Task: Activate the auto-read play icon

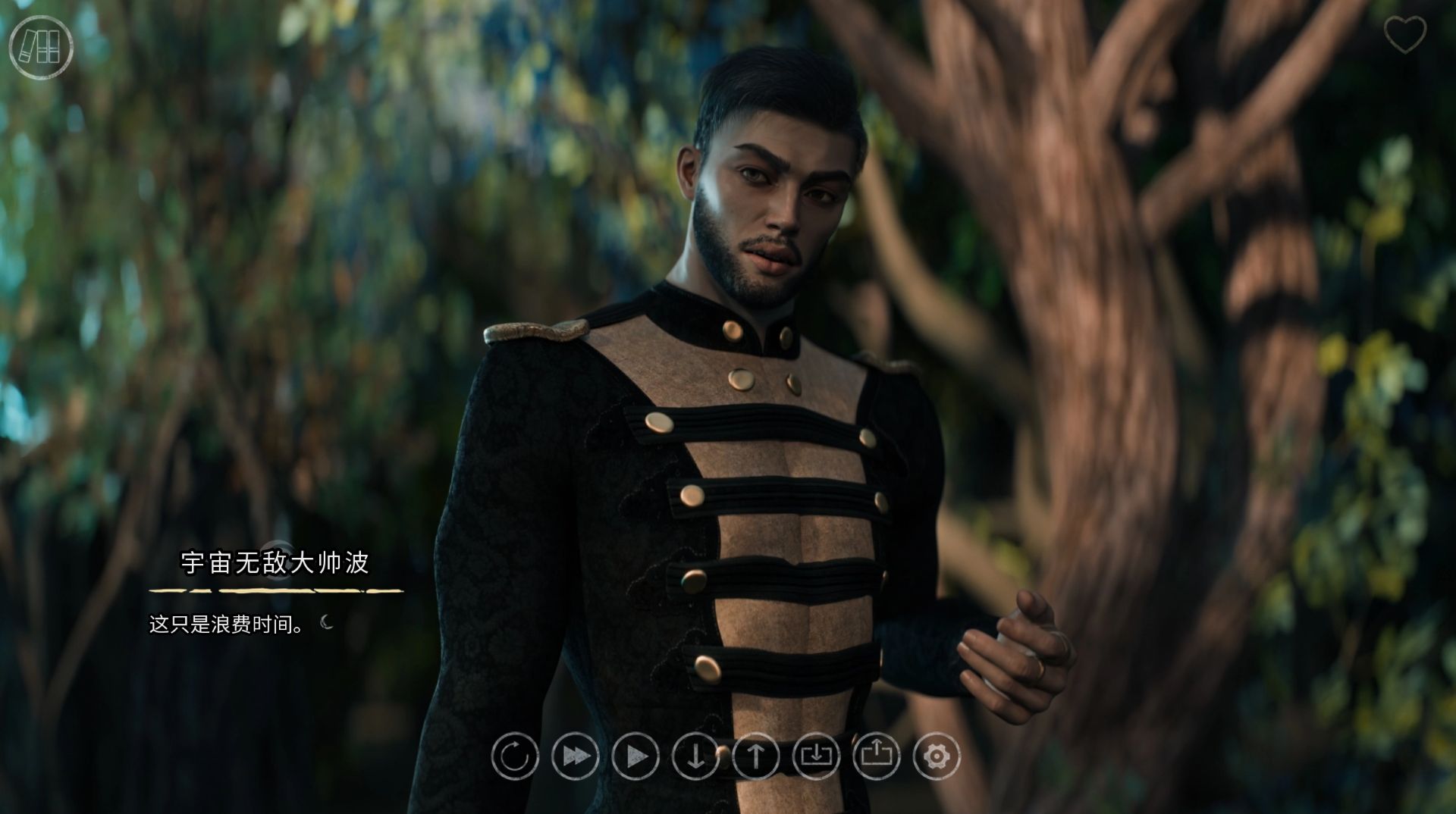Action: coord(636,756)
